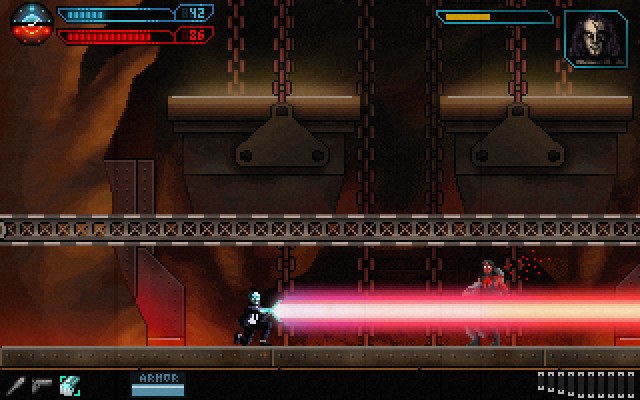Select the melee blade weapon icon
640x400 pixels.
pos(16,384)
